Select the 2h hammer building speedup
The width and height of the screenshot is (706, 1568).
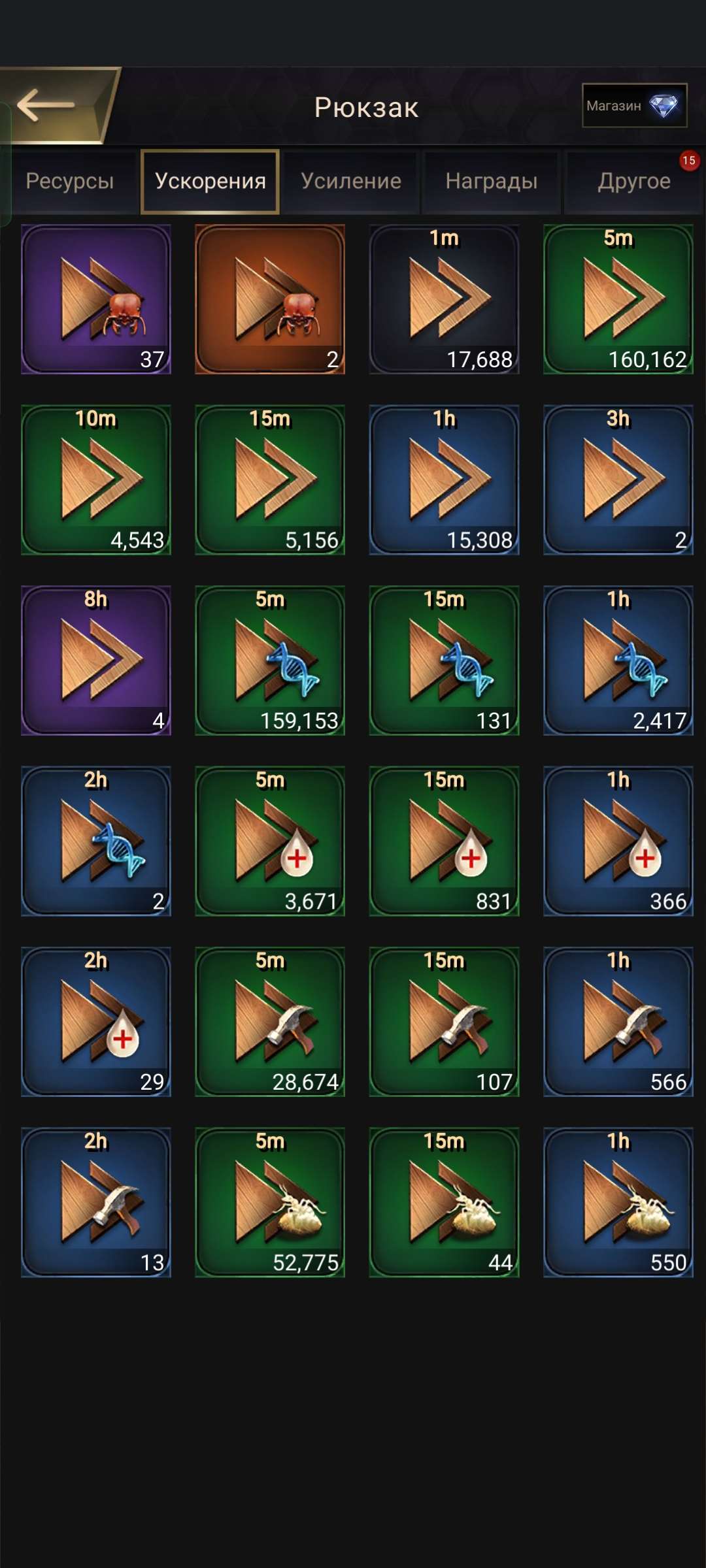[x=96, y=1202]
